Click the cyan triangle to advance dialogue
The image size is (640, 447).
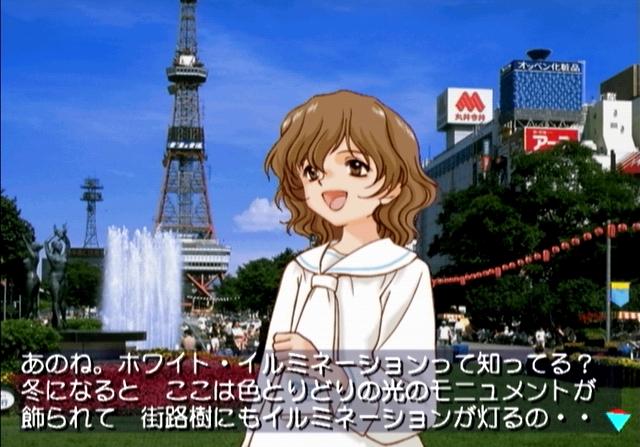pyautogui.click(x=618, y=421)
